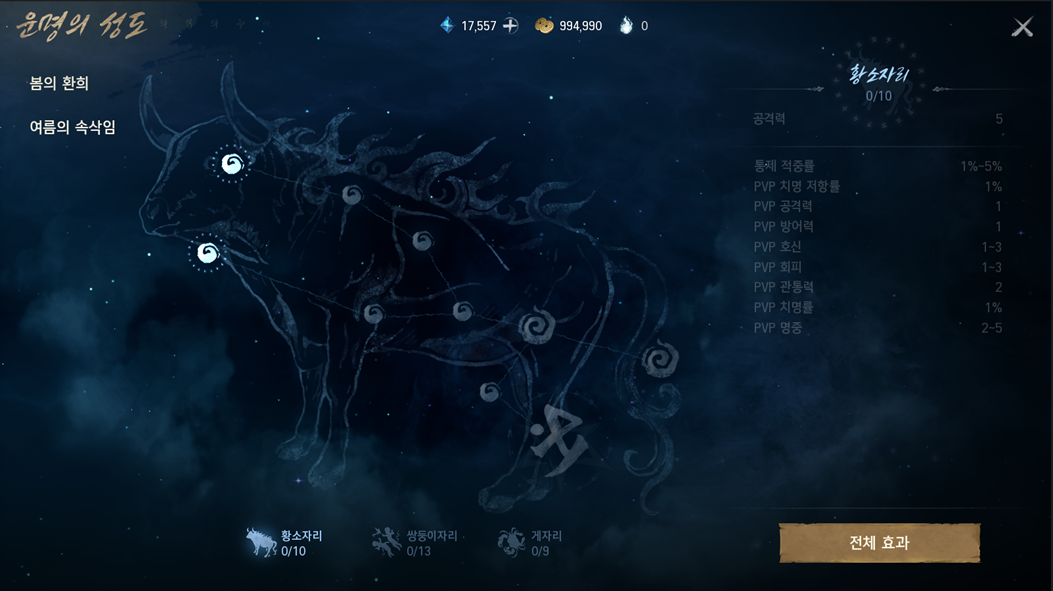The image size is (1053, 591).
Task: Activate the glowing star node on the bull's eye
Action: 232,164
